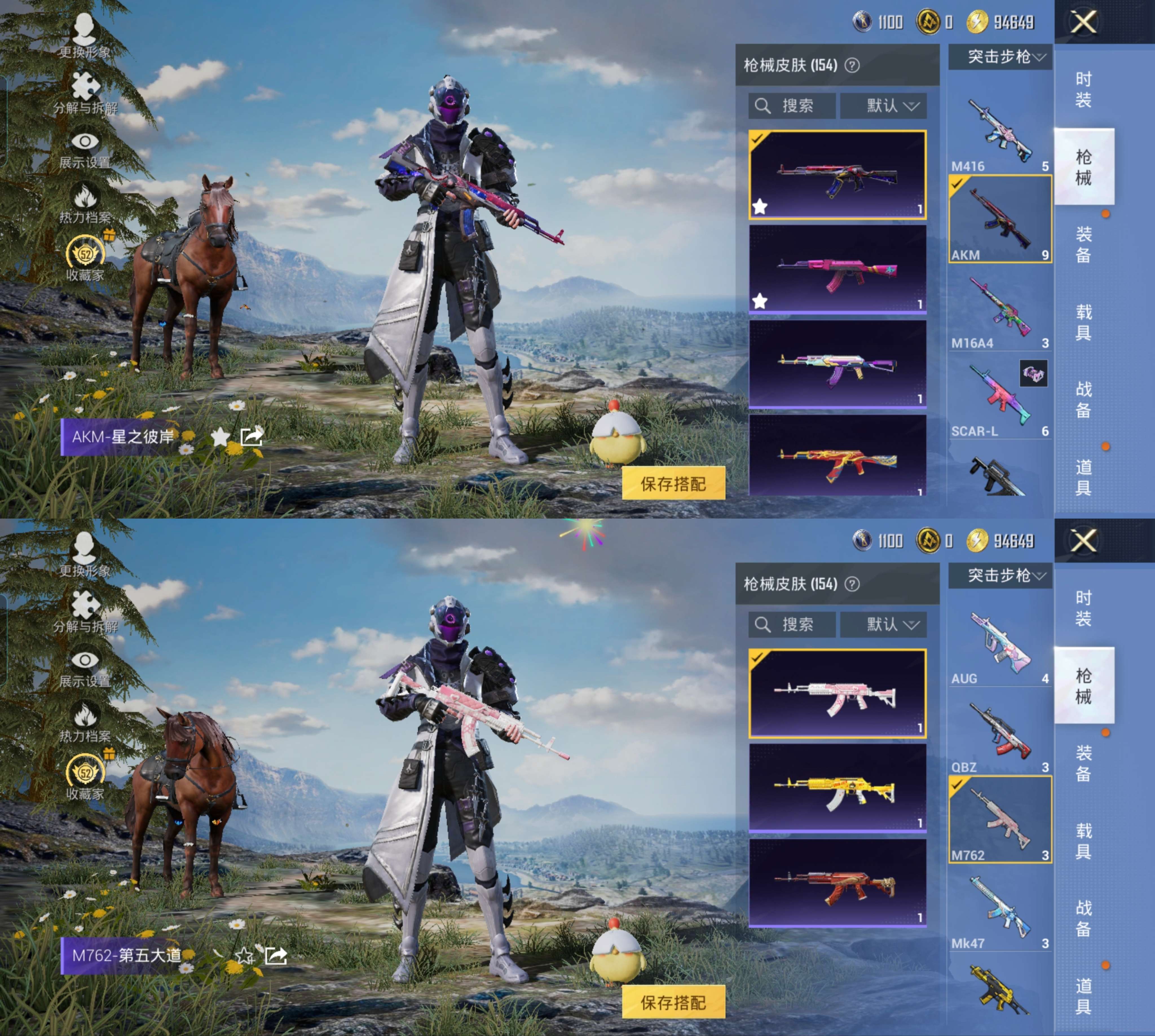Click the share icon beside M762-第五大道
1155x1036 pixels.
point(276,956)
